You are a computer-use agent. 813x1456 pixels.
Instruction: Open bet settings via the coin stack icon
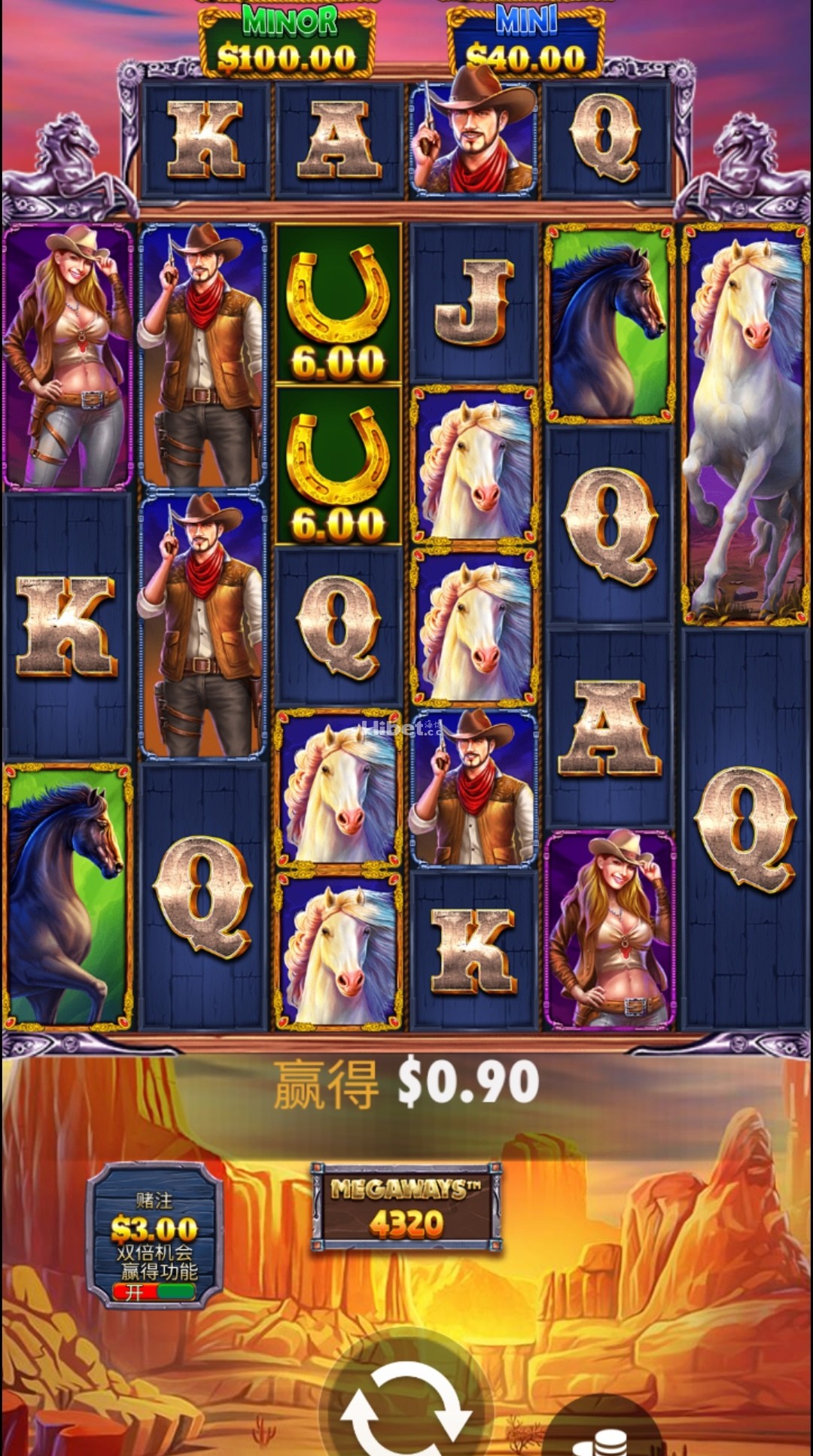pyautogui.click(x=600, y=1439)
